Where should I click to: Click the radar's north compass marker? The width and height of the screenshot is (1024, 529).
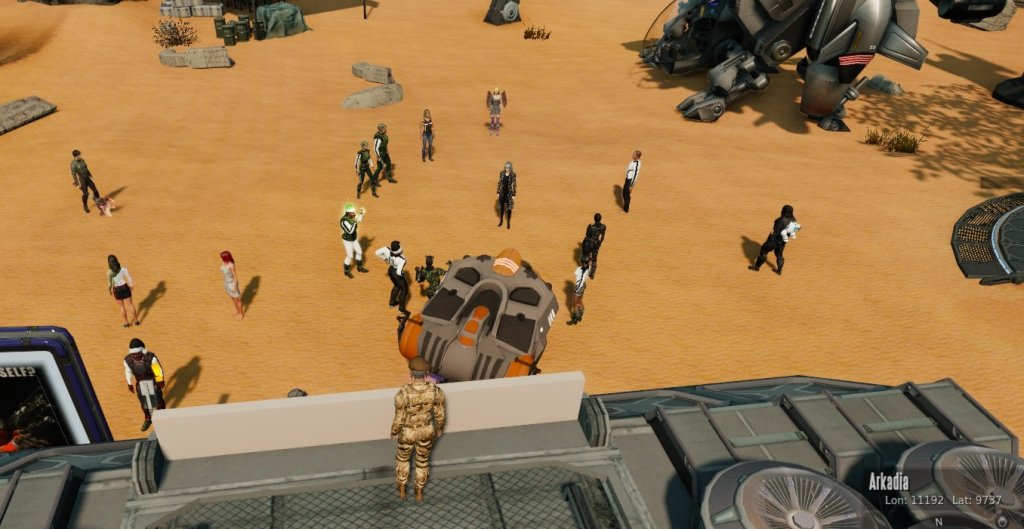tap(937, 522)
